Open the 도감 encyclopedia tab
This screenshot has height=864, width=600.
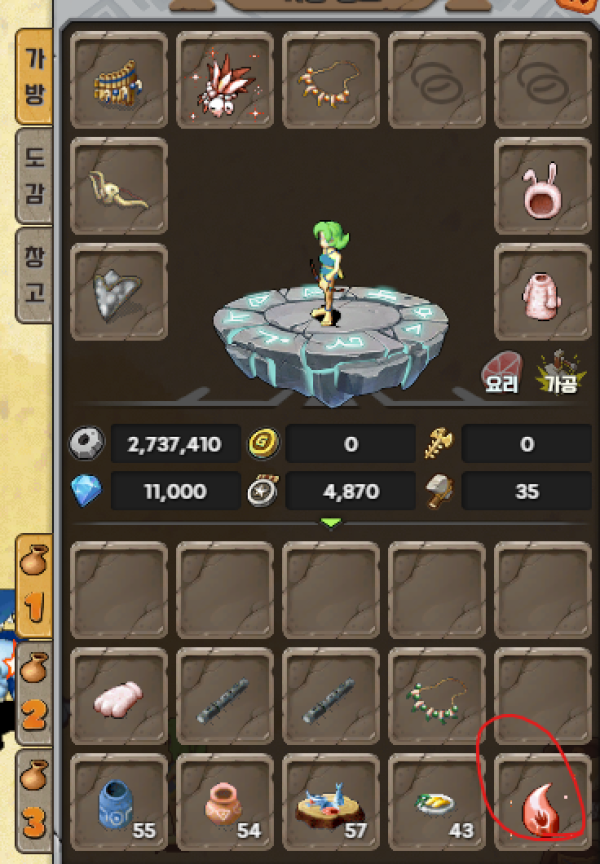pos(34,175)
